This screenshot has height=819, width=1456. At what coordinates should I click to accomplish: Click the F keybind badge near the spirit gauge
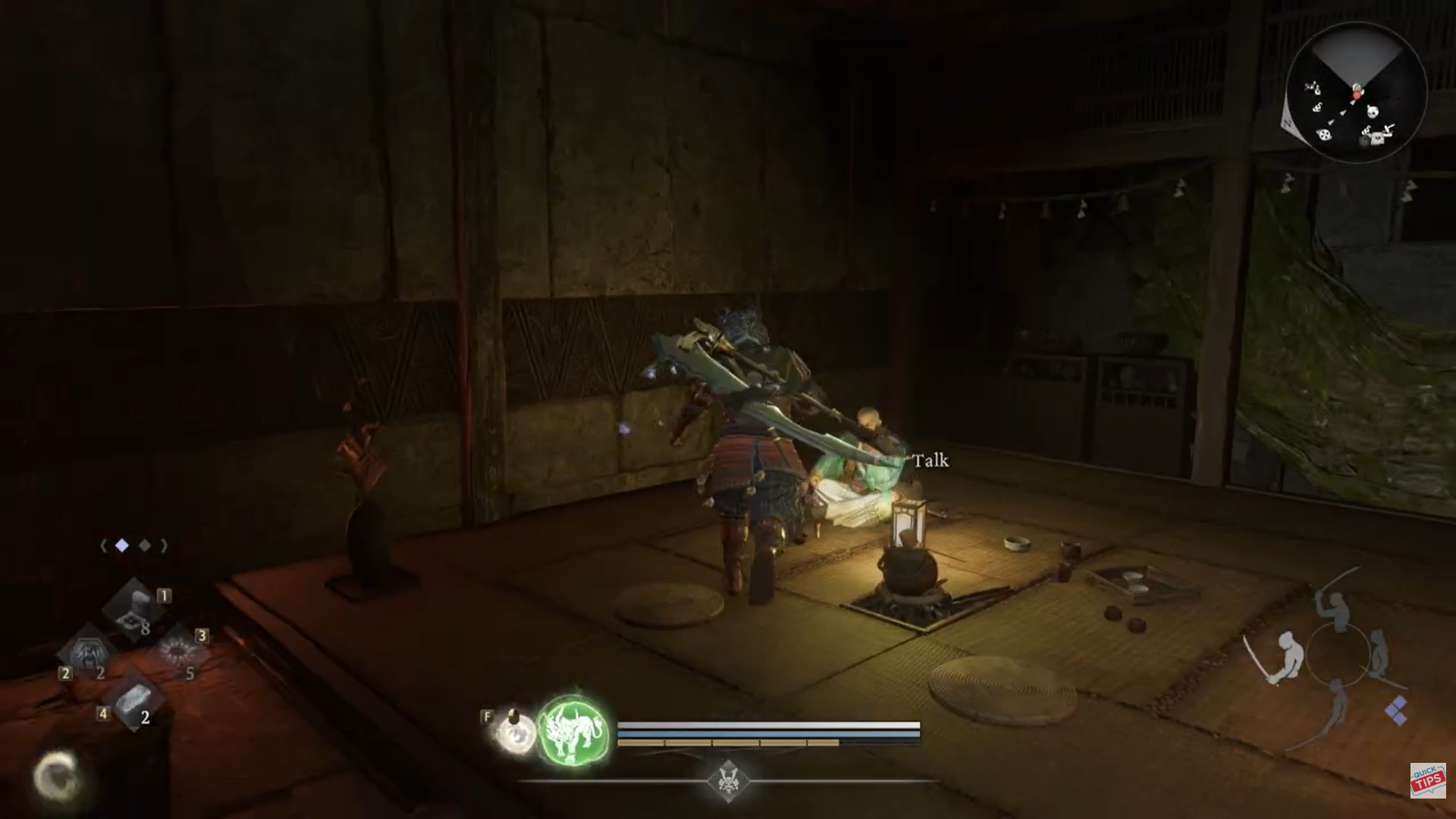pyautogui.click(x=485, y=717)
